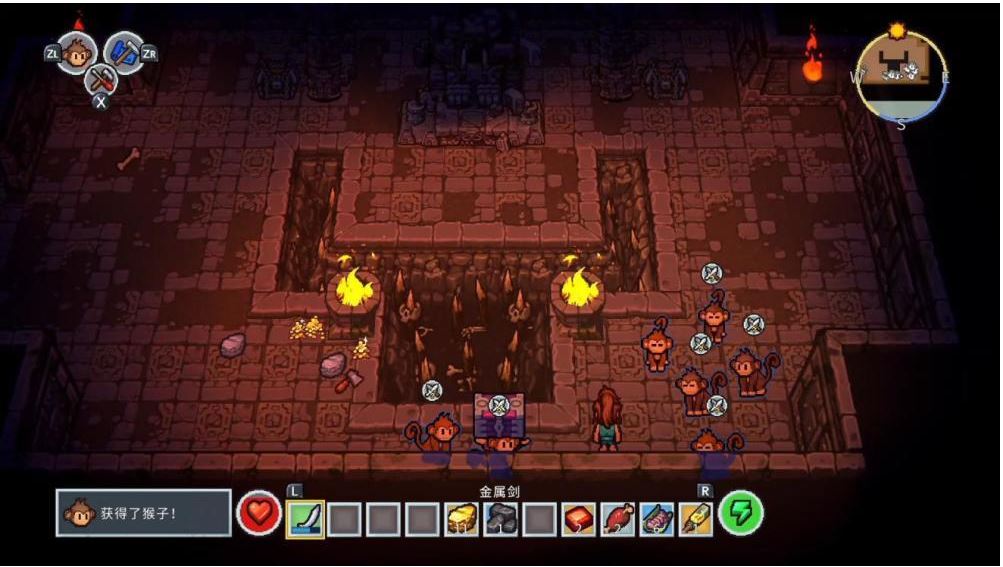Select the roasted meat leg hotbar slot
This screenshot has width=1003, height=567.
coord(617,518)
